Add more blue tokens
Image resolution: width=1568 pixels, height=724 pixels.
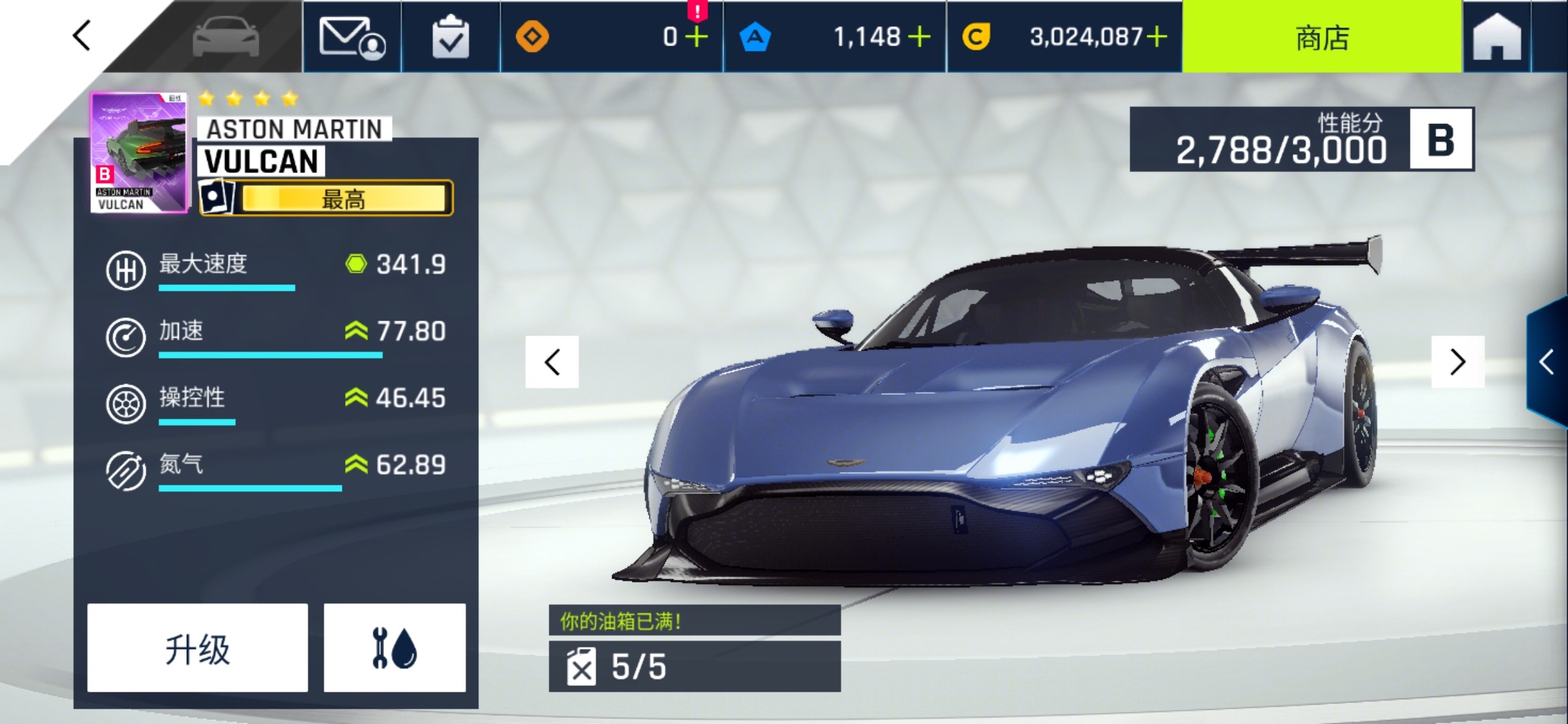(919, 37)
